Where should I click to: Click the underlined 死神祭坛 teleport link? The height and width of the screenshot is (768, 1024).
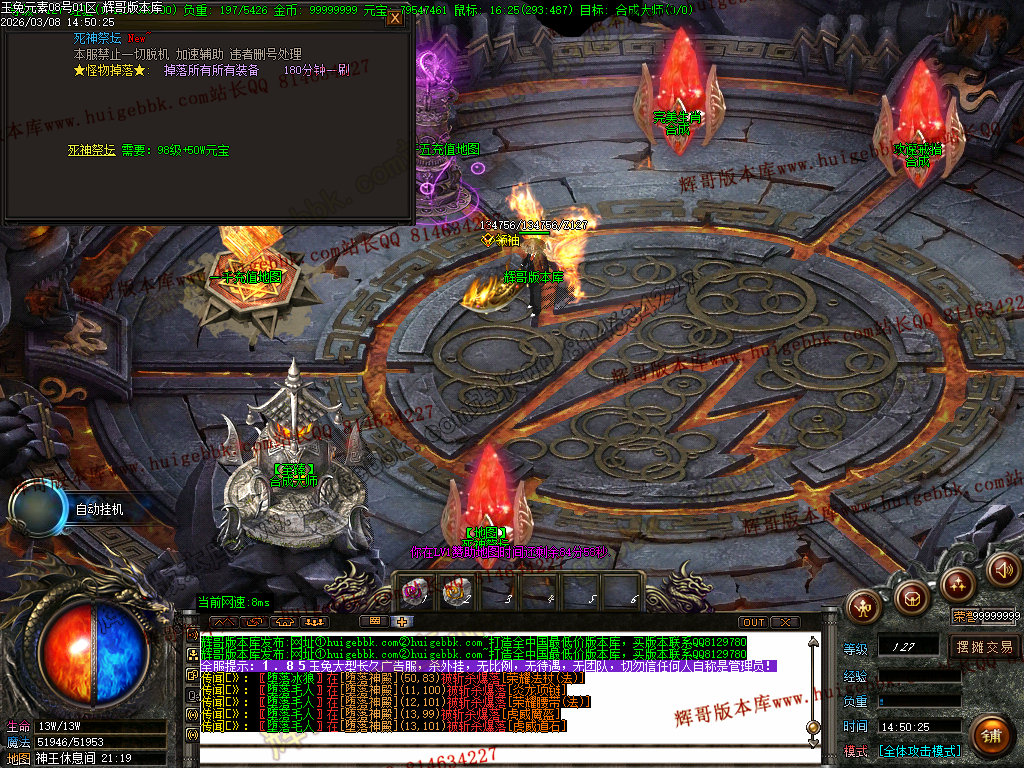(91, 150)
